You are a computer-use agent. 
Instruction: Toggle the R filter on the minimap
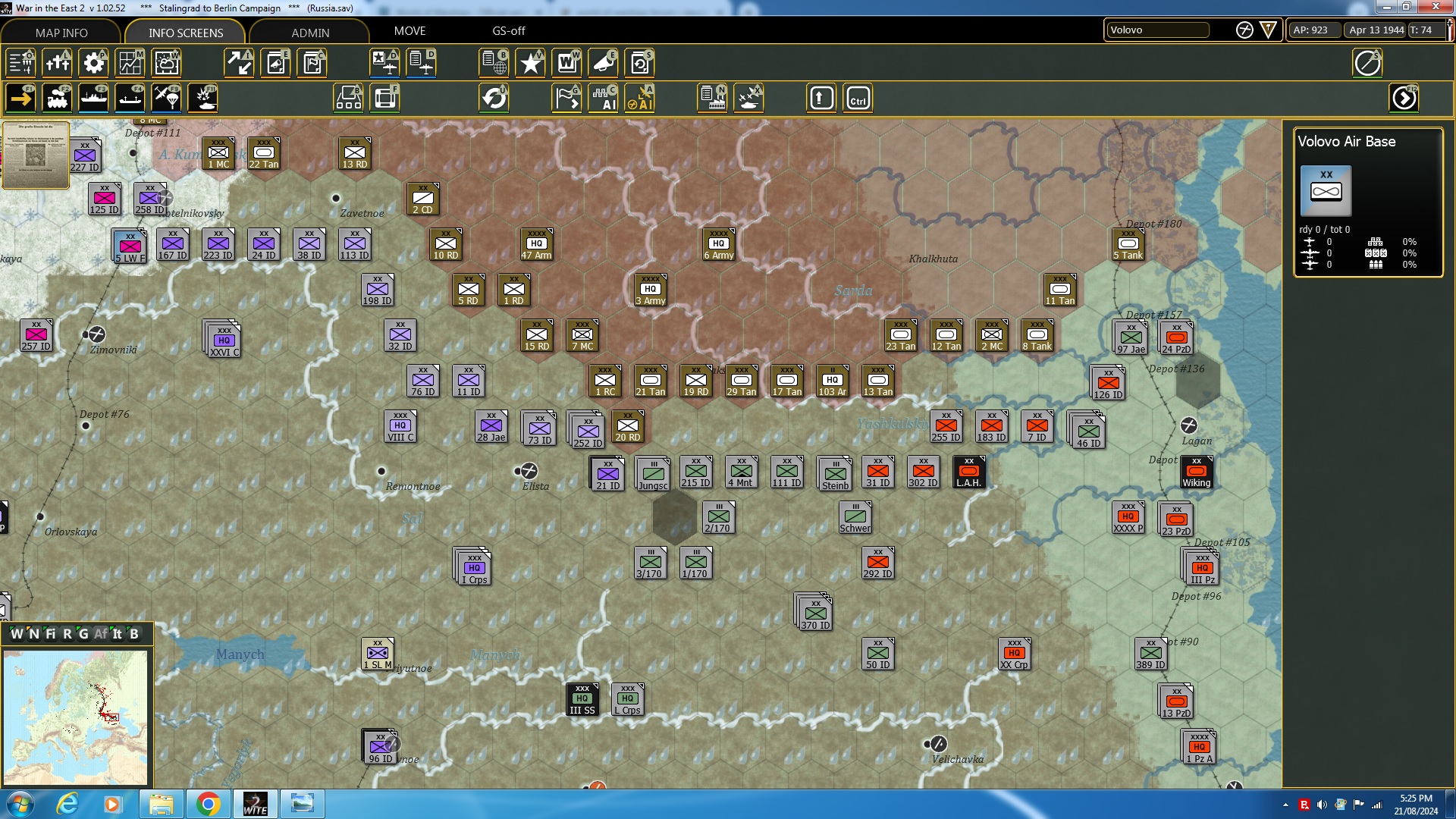coord(67,634)
